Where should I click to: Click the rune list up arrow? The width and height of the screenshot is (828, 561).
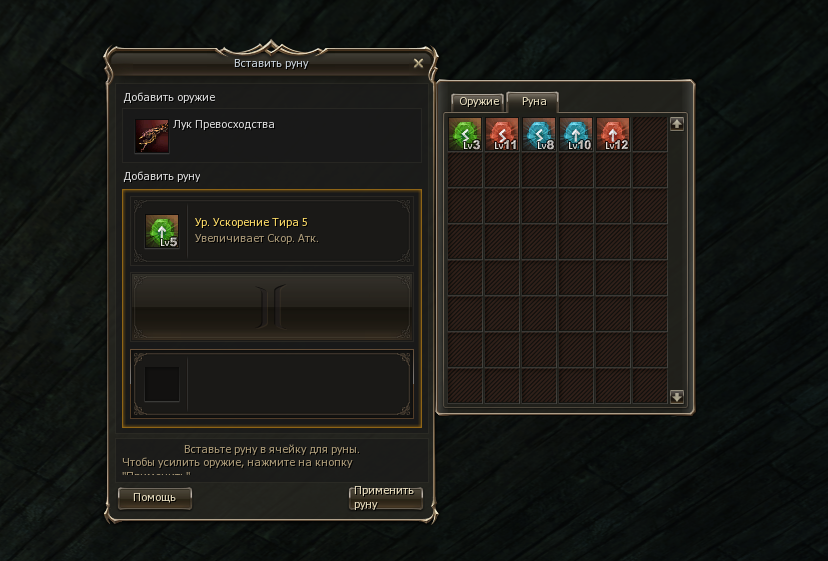tap(677, 124)
